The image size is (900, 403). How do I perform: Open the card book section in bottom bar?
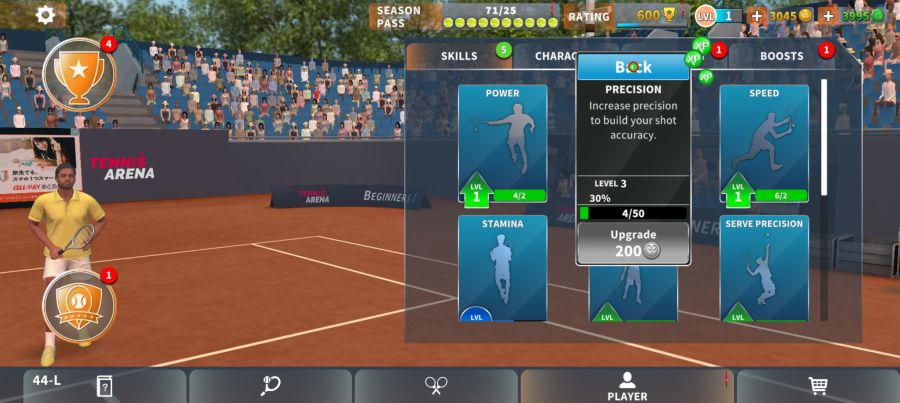pos(103,386)
